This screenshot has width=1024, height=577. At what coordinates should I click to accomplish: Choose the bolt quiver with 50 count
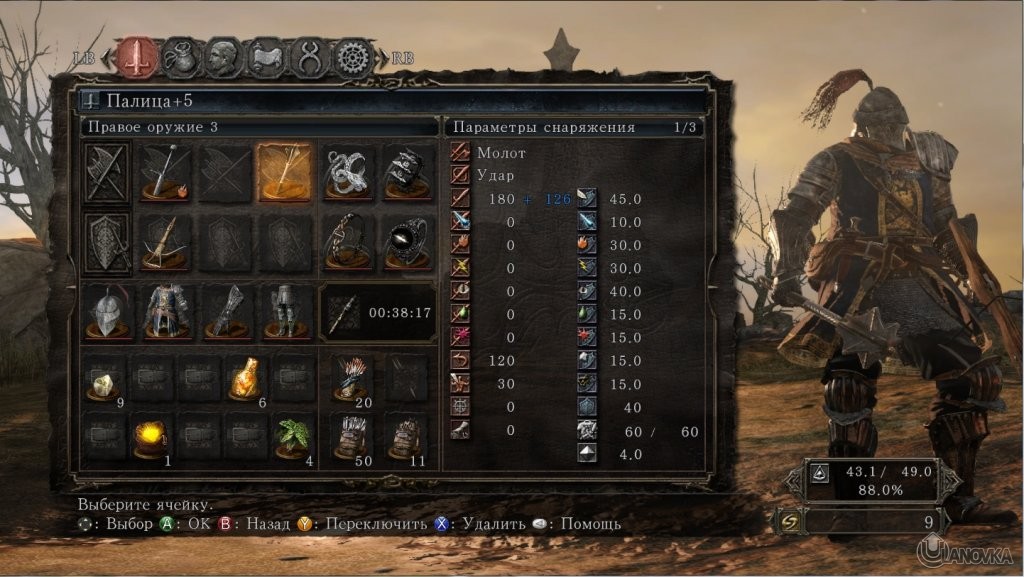[351, 437]
